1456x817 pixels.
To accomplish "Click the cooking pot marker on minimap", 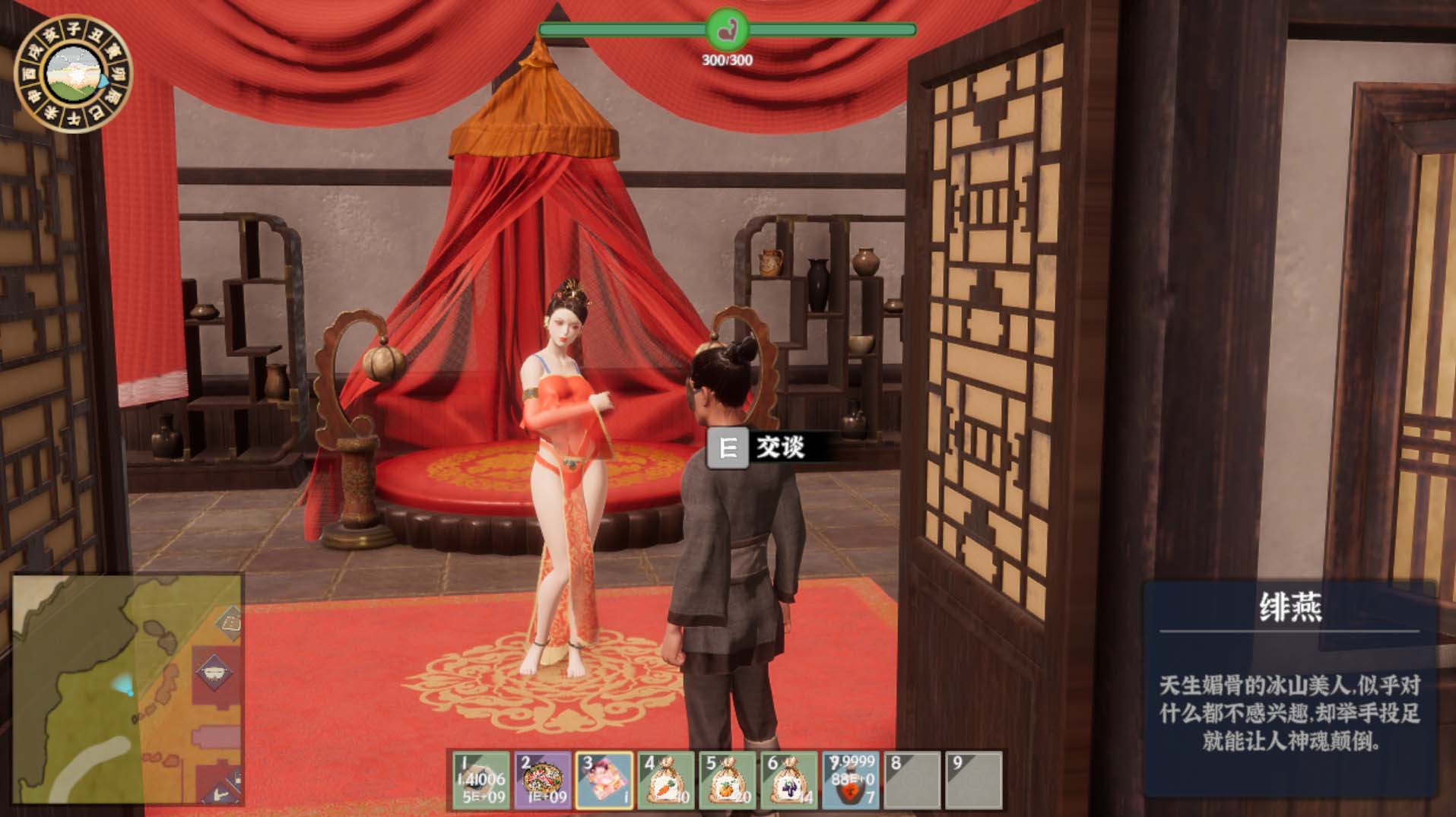I will pyautogui.click(x=214, y=672).
